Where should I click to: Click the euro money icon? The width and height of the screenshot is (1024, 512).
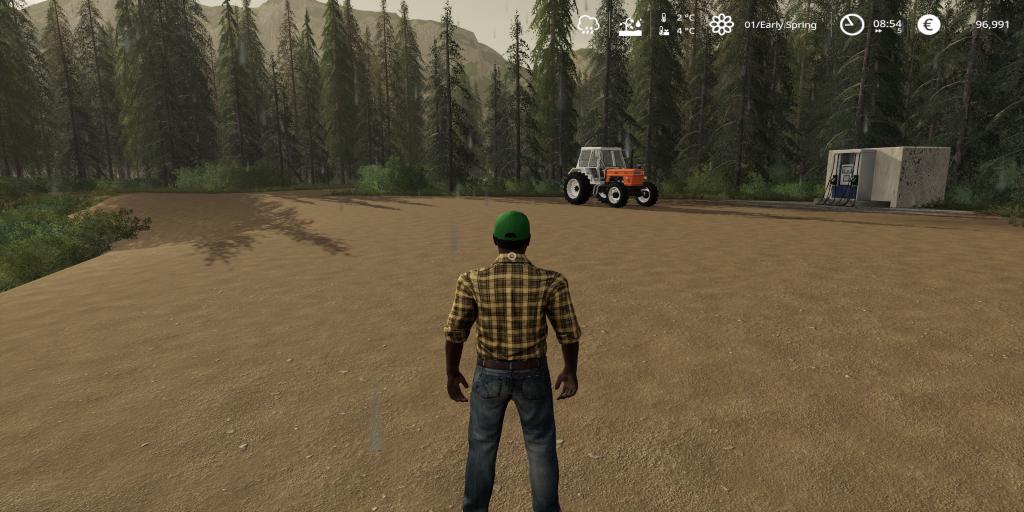929,24
